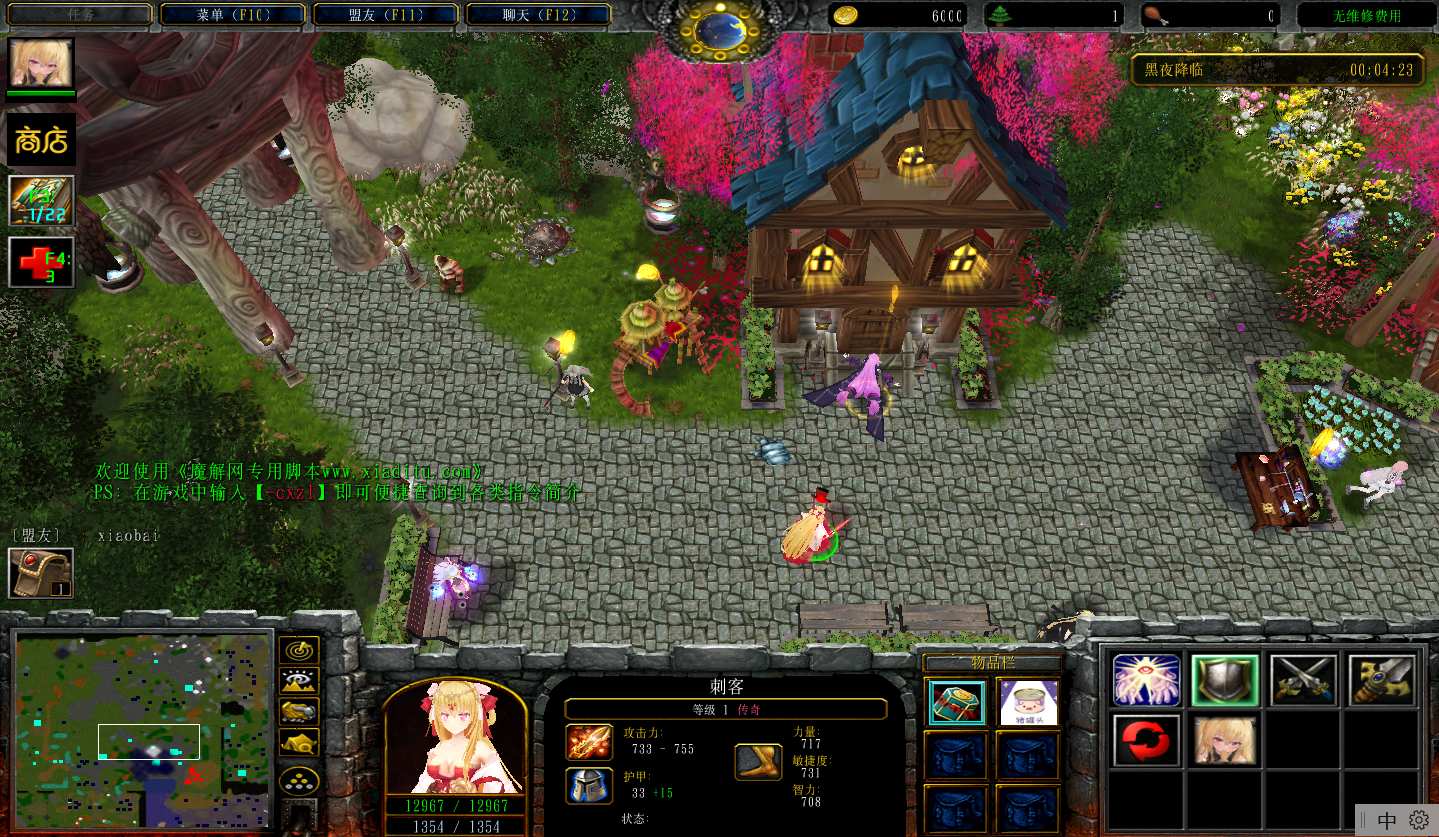The height and width of the screenshot is (837, 1439).
Task: Toggle the minimap terrain eye button
Action: [299, 682]
